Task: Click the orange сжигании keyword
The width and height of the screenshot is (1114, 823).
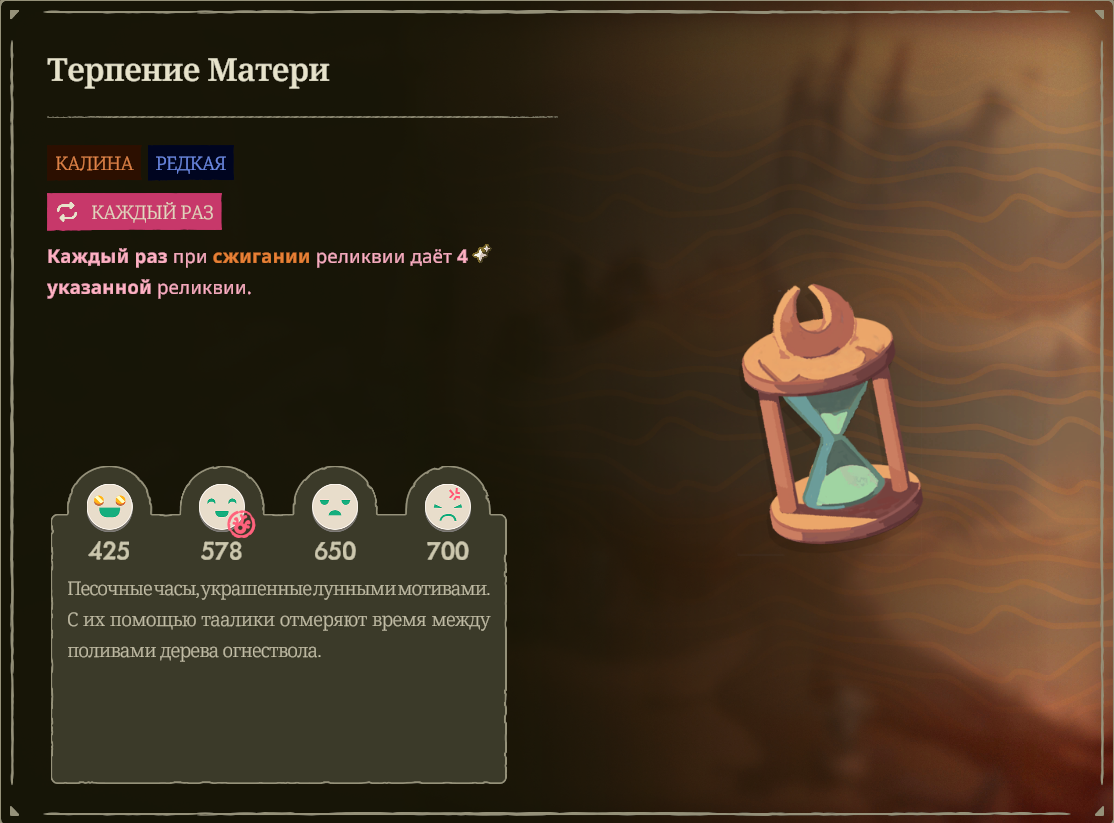Action: point(261,257)
